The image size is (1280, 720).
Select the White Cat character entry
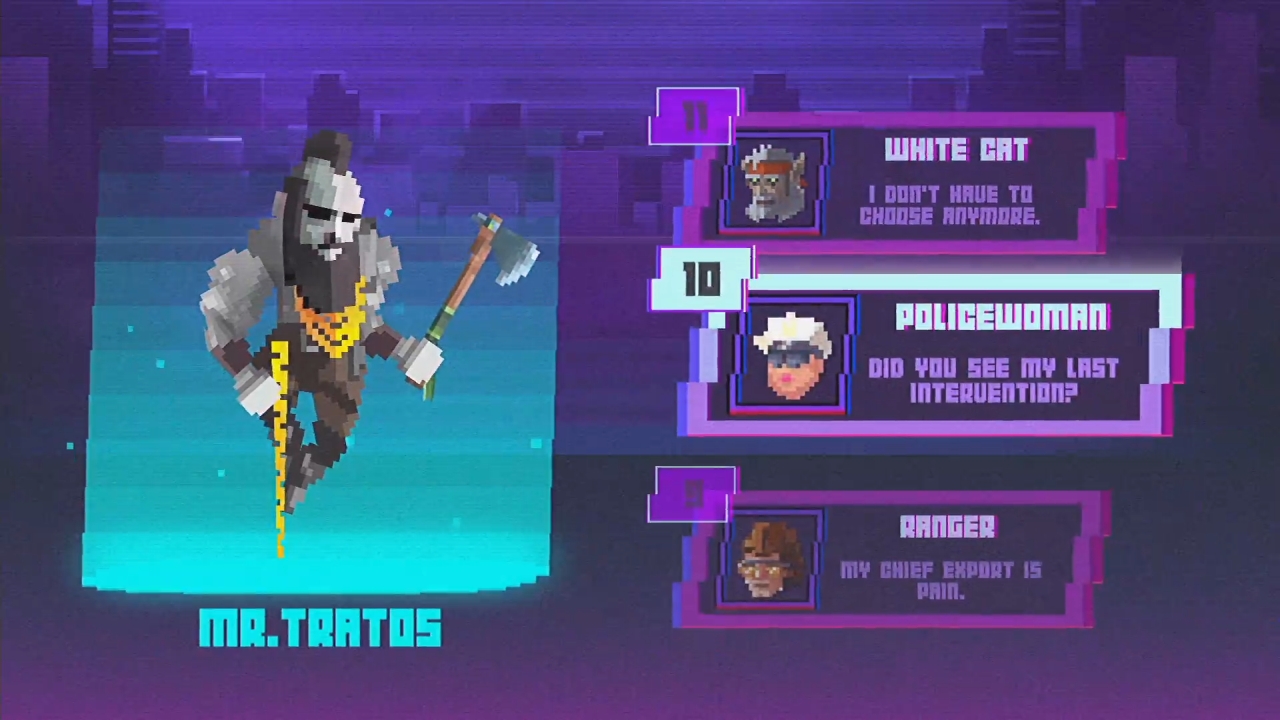(910, 185)
